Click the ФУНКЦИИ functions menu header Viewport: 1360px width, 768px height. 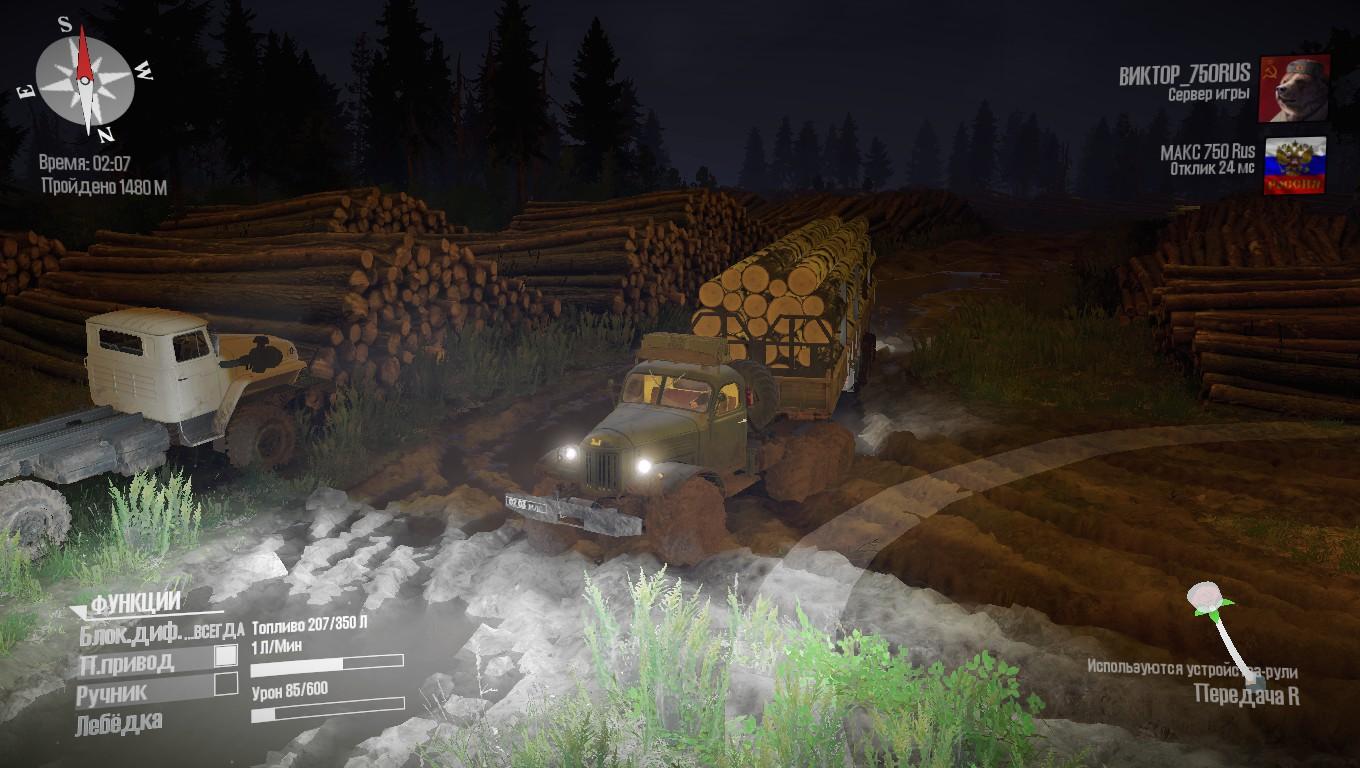click(136, 602)
